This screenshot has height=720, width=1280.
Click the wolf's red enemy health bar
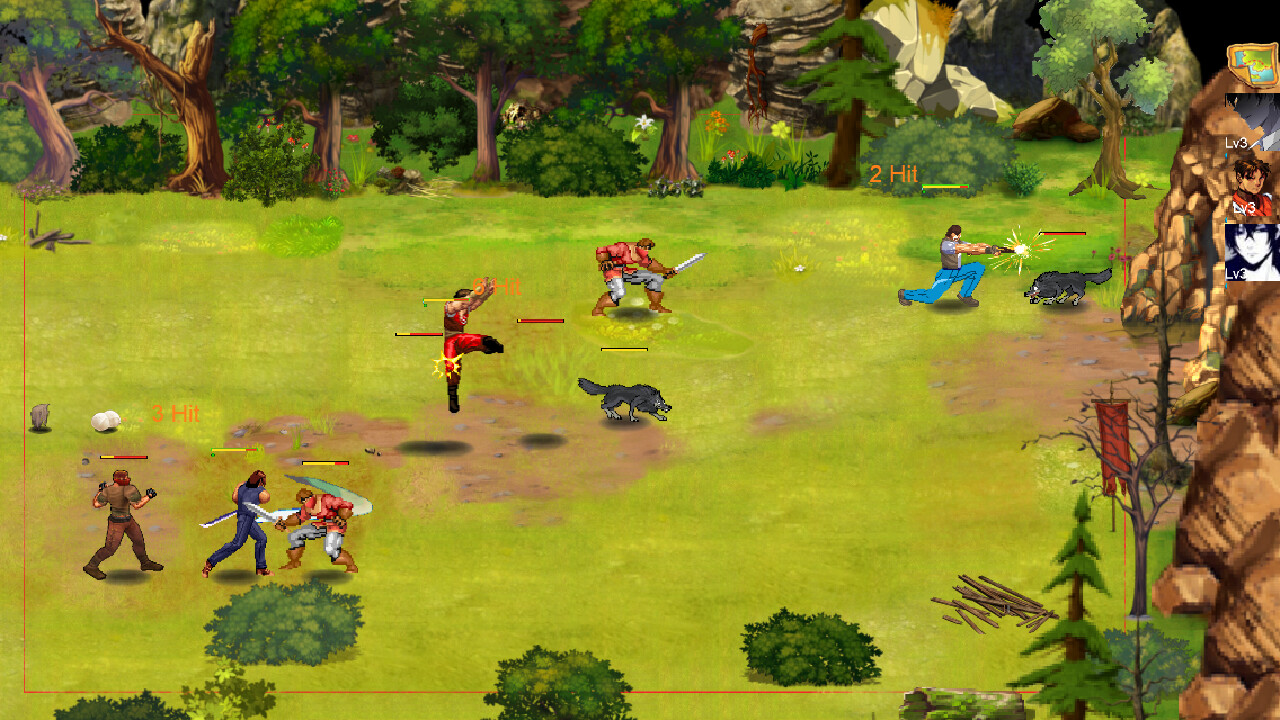pyautogui.click(x=1062, y=233)
